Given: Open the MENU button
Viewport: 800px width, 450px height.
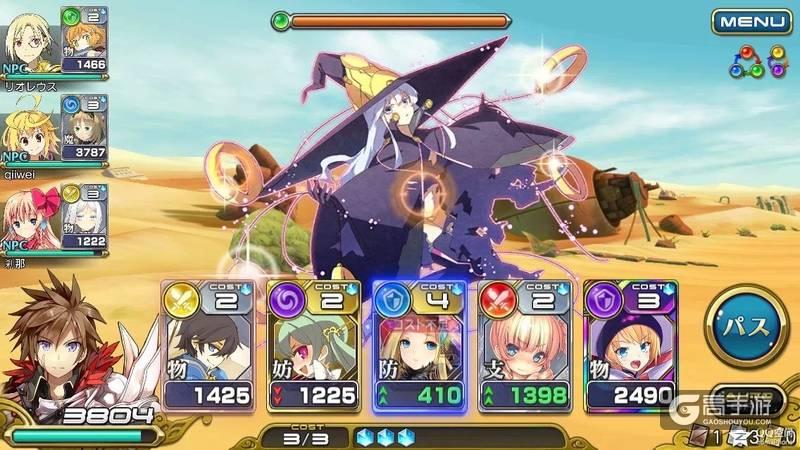Looking at the screenshot, I should [751, 21].
